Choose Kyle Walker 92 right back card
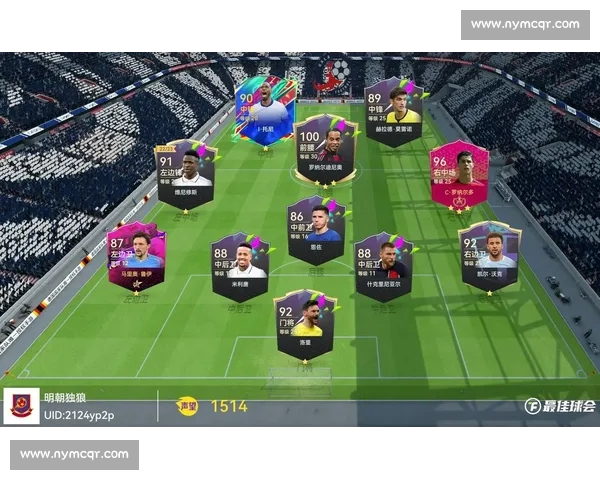This screenshot has height=480, width=600. pyautogui.click(x=489, y=256)
